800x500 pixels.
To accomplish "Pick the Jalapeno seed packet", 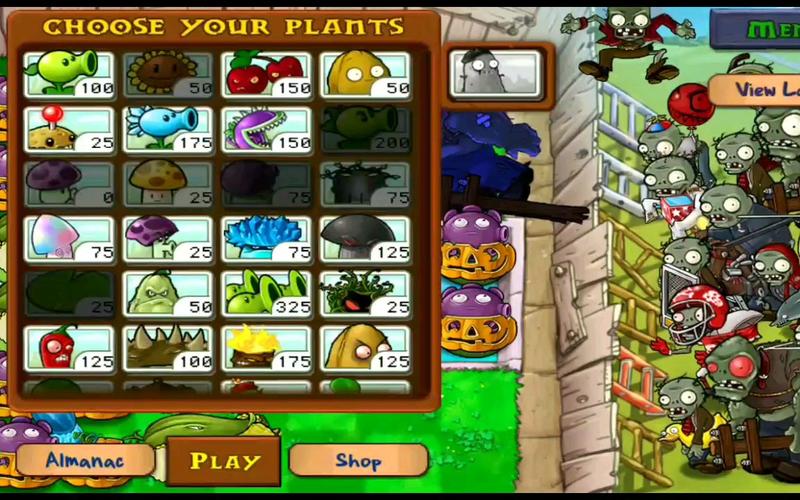I will point(69,347).
